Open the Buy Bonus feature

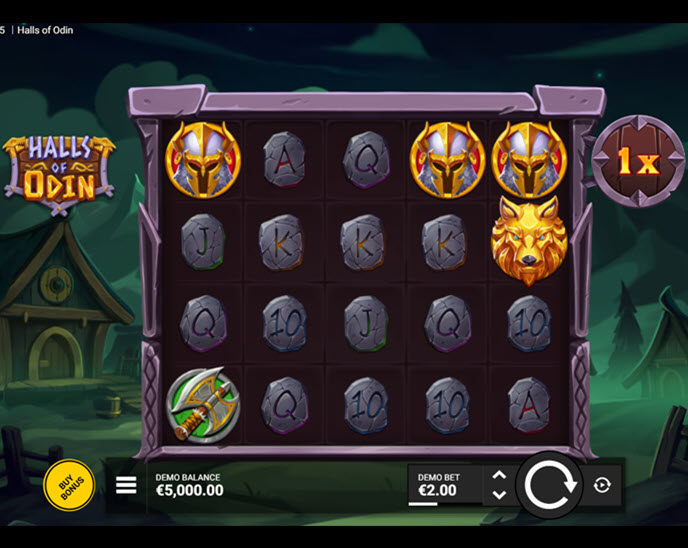click(x=69, y=485)
